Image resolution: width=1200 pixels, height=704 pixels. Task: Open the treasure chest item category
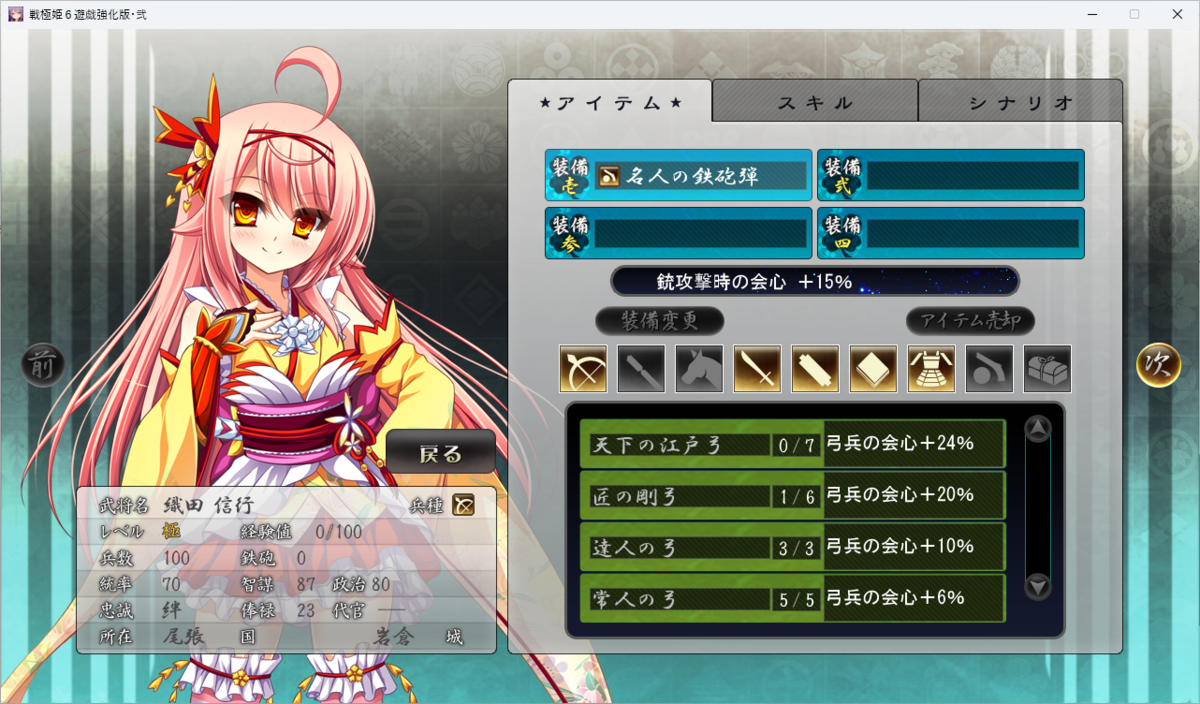click(x=1048, y=369)
